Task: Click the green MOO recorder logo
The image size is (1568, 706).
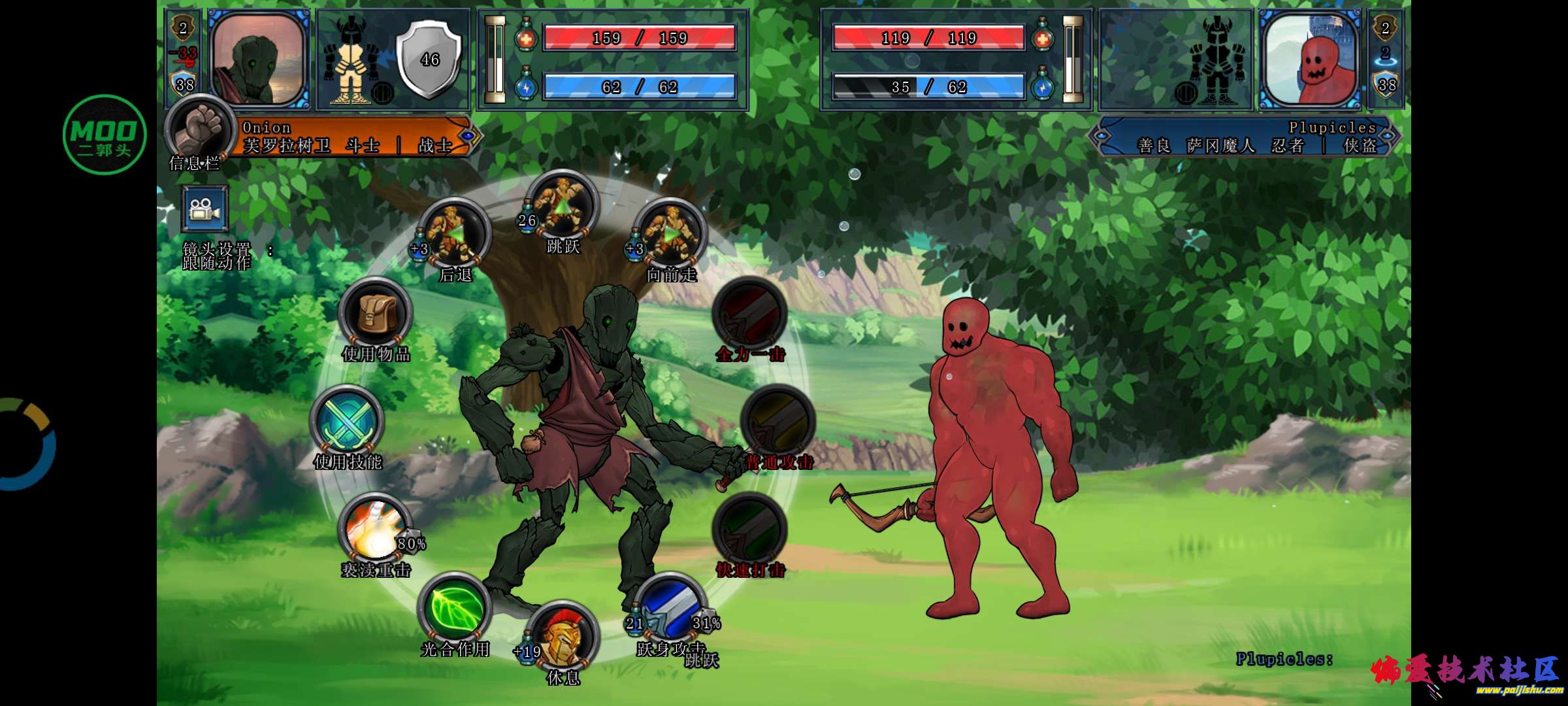Action: click(x=105, y=135)
